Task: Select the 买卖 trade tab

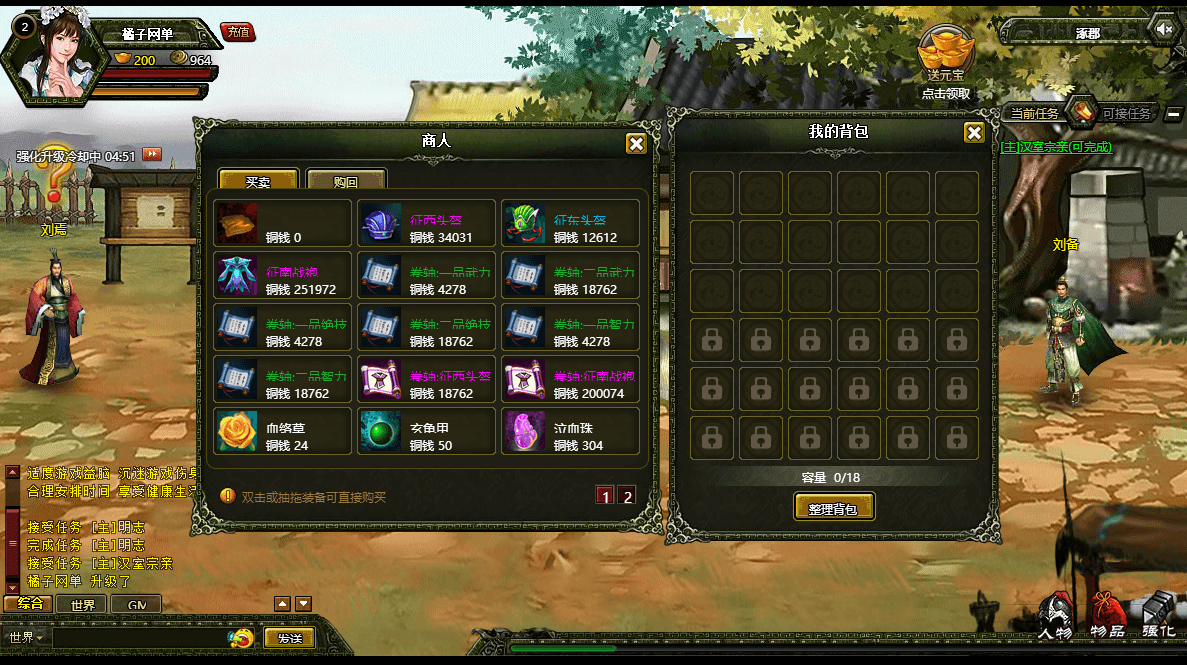Action: click(x=258, y=182)
